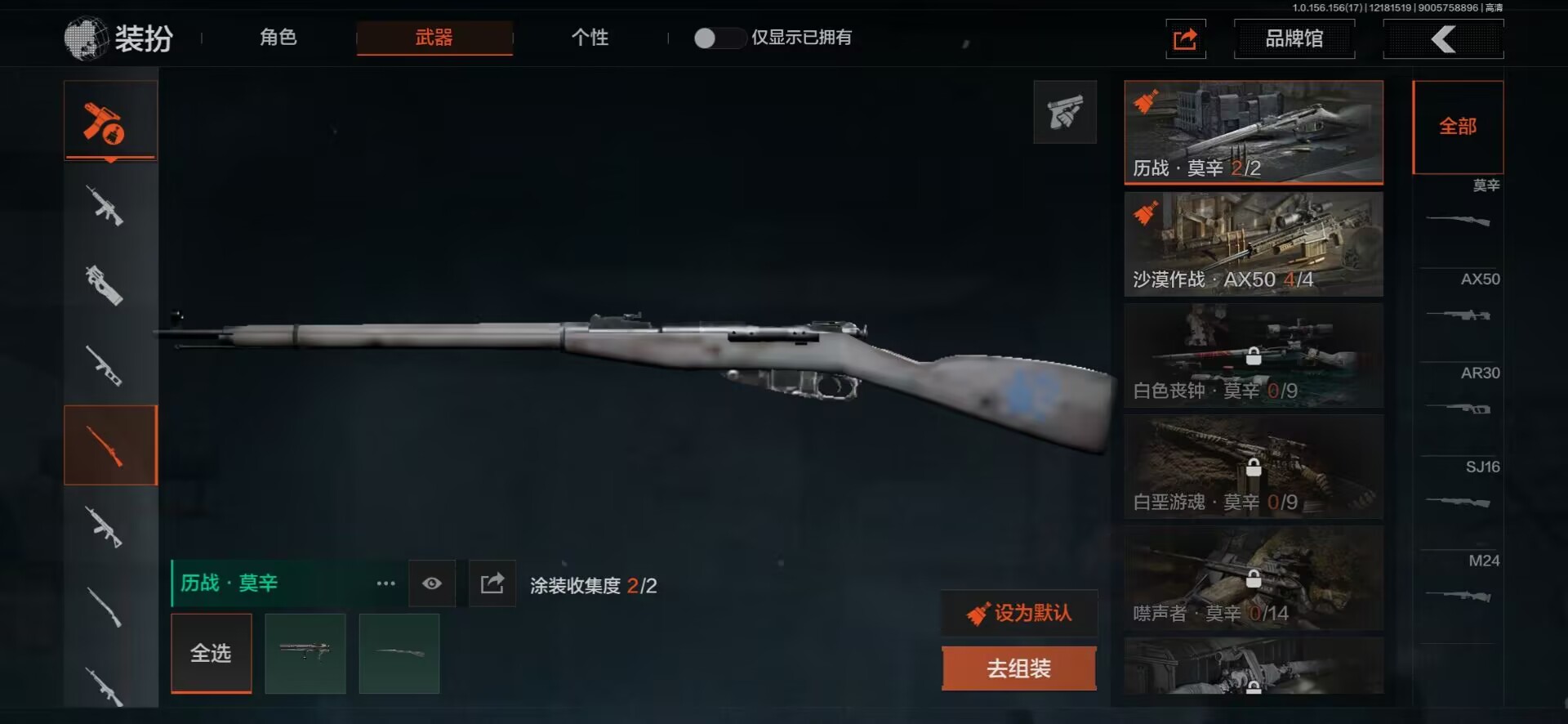Select the 历战·莫辛 skin card
Viewport: 1568px width, 724px height.
pos(1253,132)
